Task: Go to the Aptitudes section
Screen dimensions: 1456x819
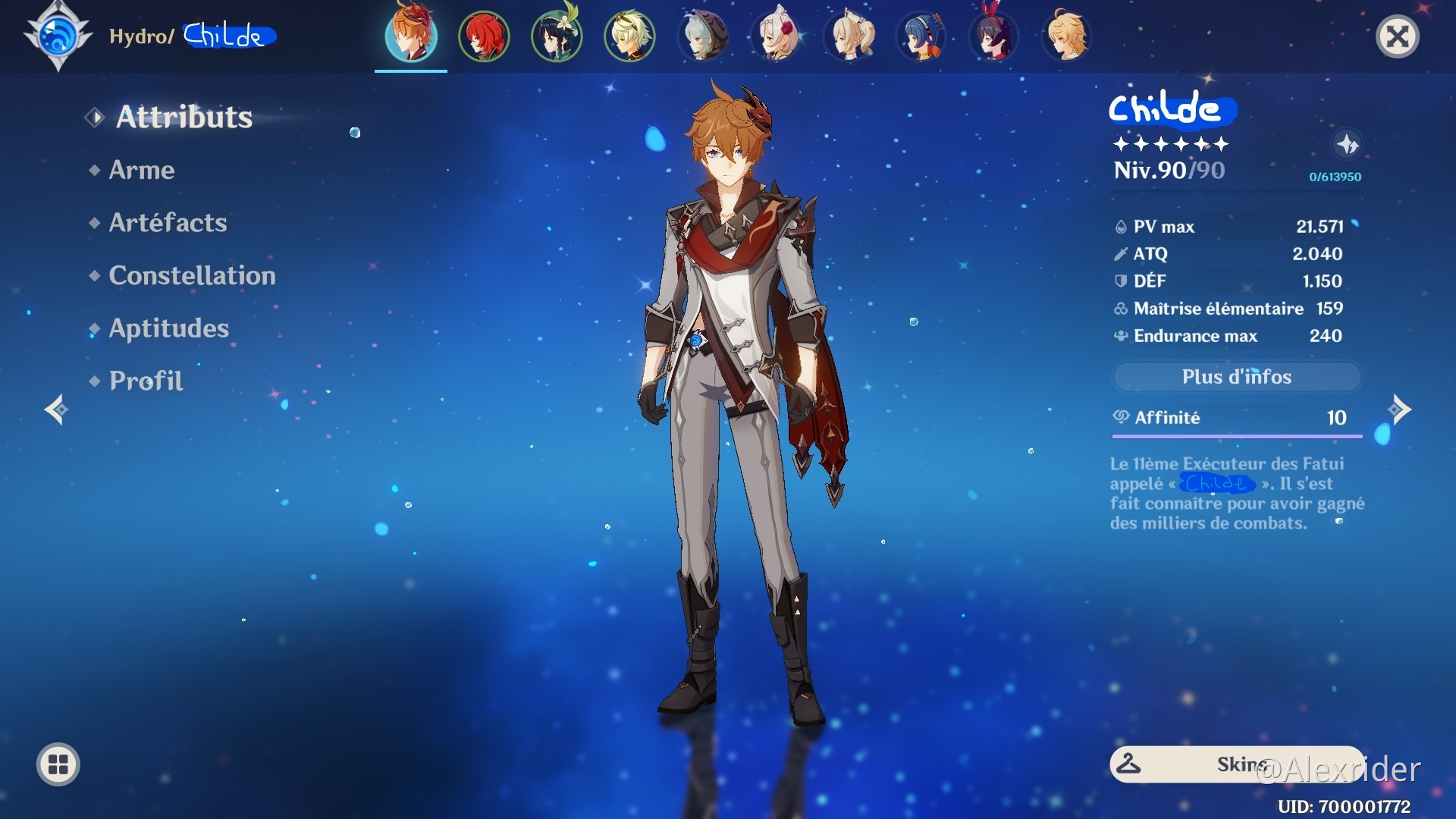Action: [168, 328]
